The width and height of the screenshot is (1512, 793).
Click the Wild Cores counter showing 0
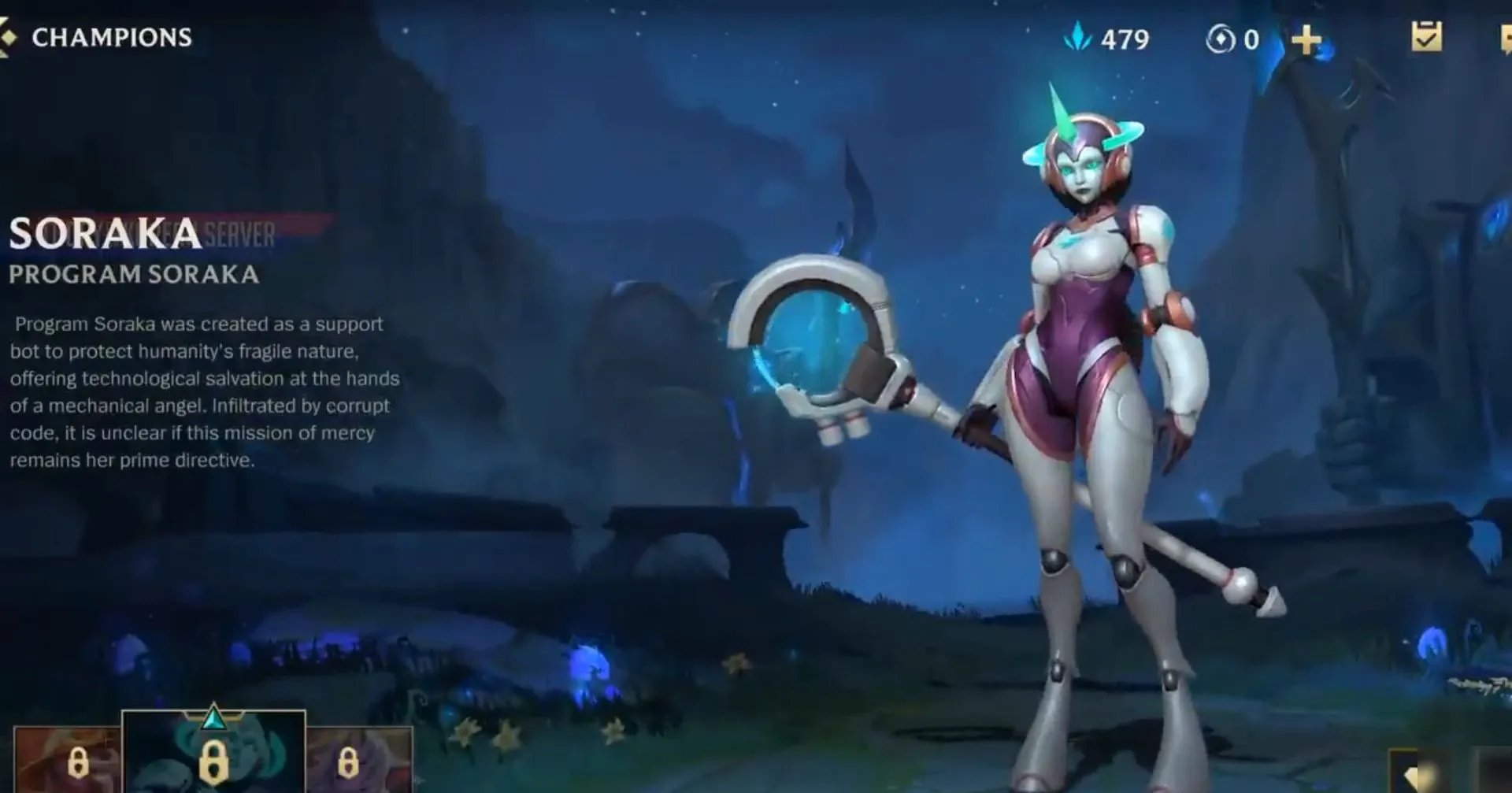(x=1251, y=38)
